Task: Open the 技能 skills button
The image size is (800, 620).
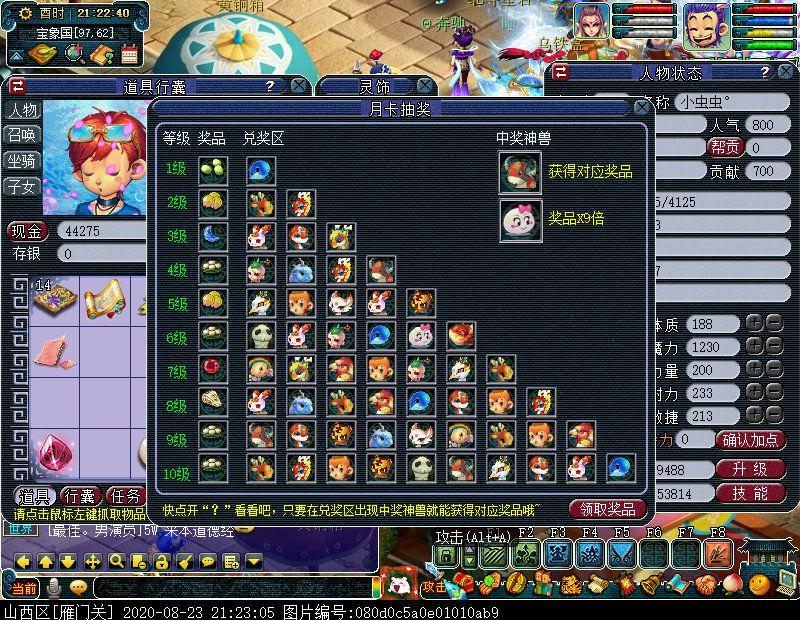Action: (748, 493)
